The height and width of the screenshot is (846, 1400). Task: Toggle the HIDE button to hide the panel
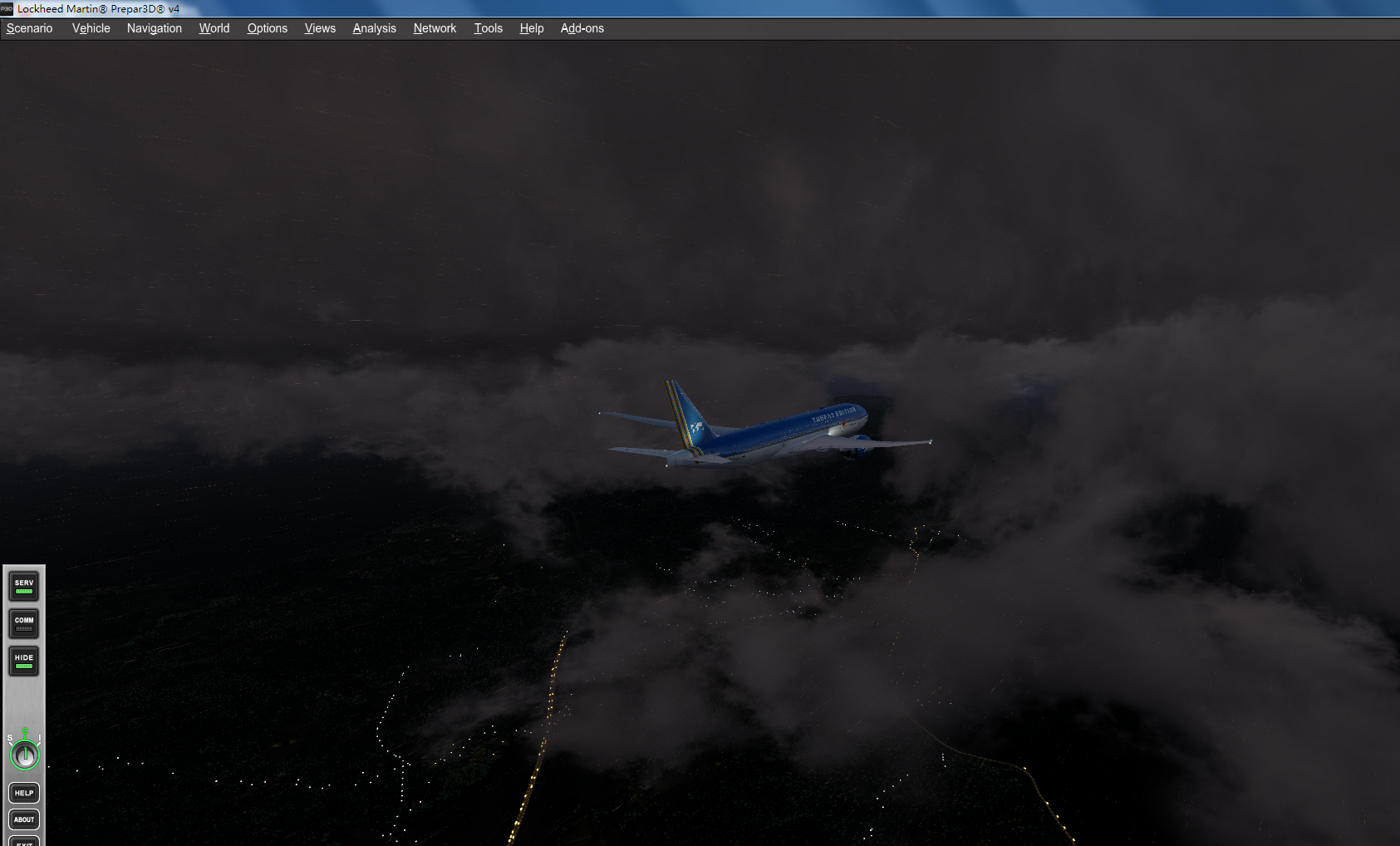22,661
